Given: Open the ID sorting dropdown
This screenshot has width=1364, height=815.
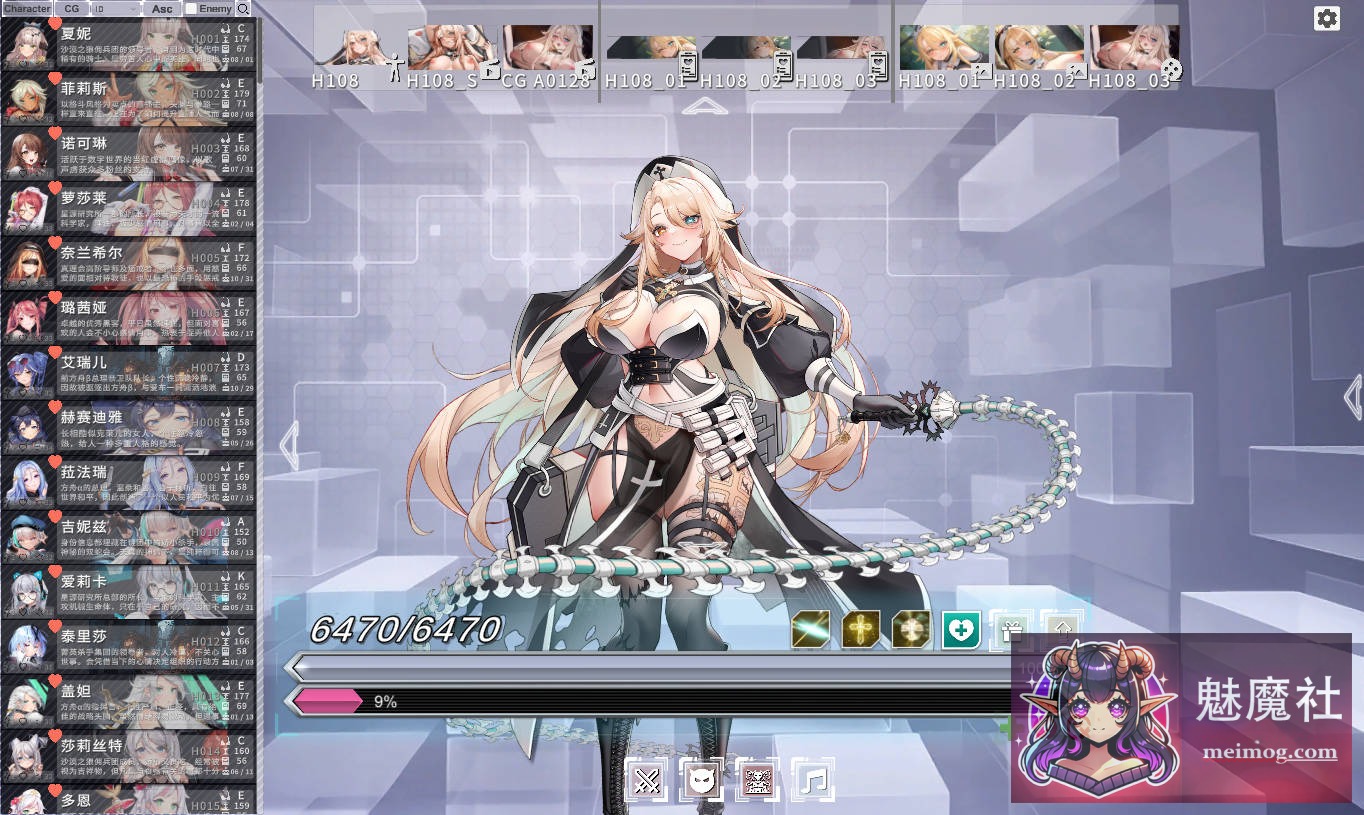Looking at the screenshot, I should (x=116, y=8).
